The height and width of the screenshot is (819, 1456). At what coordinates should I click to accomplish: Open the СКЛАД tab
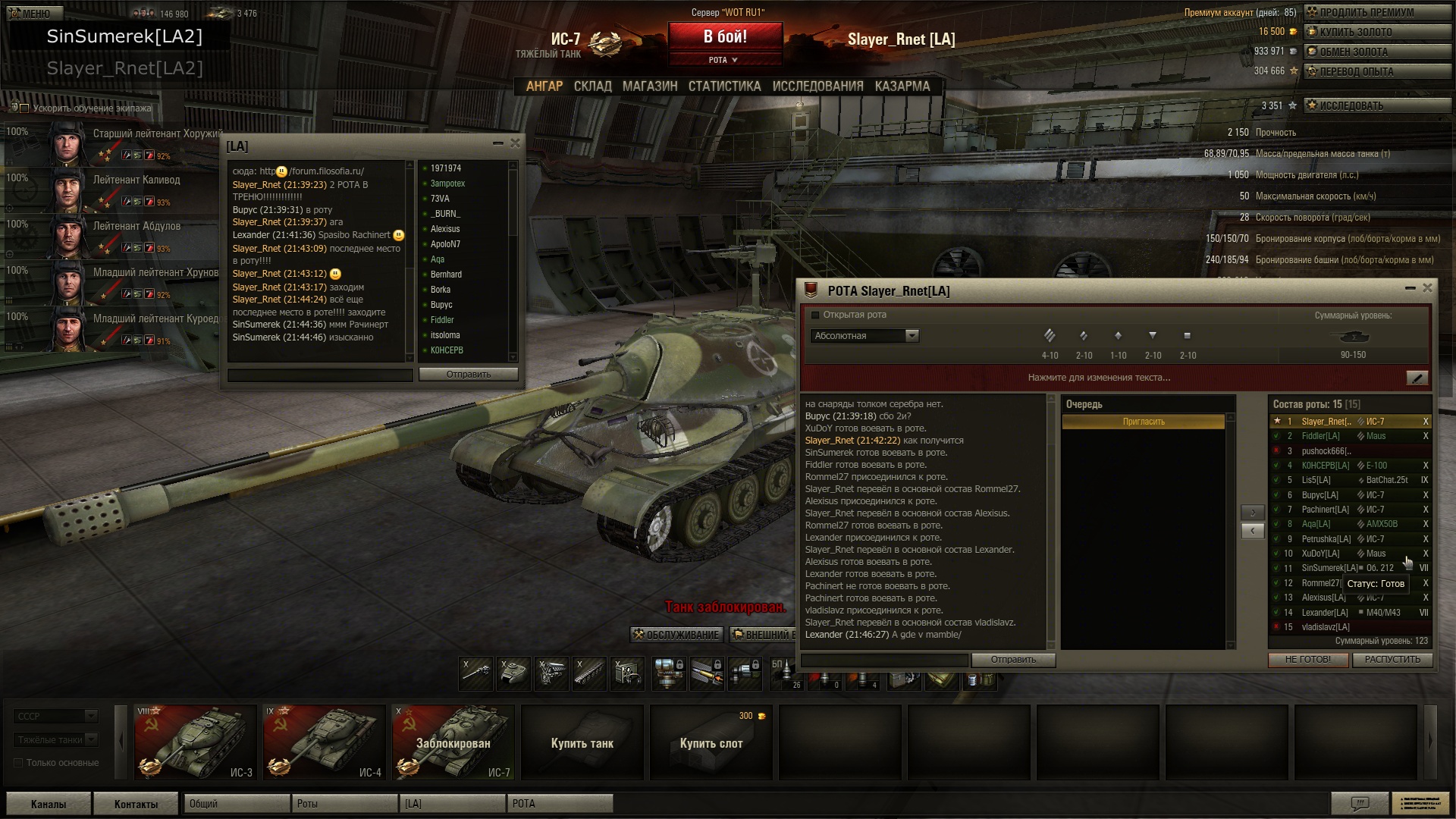pos(592,86)
